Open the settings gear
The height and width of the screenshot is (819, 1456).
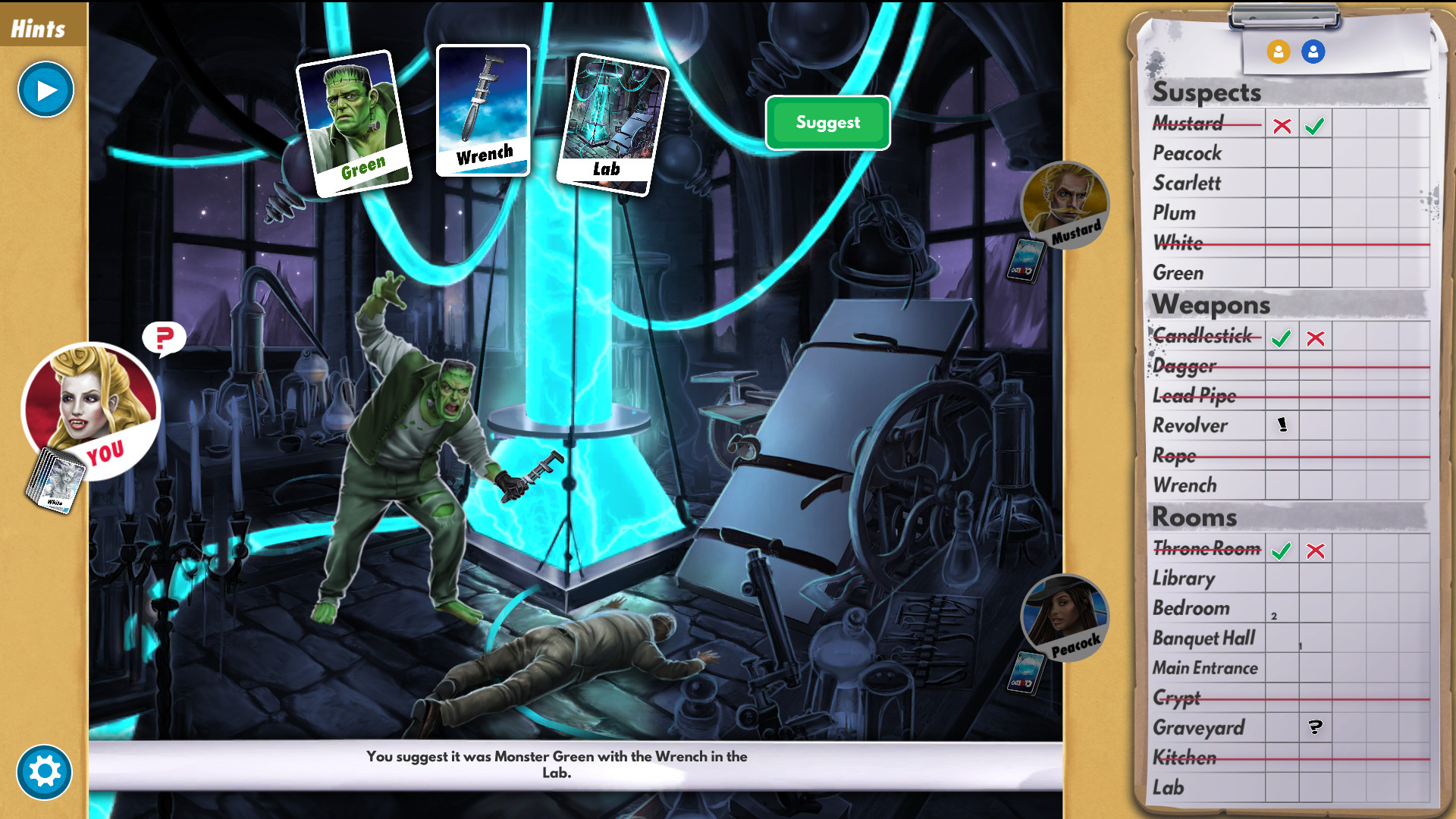(45, 772)
